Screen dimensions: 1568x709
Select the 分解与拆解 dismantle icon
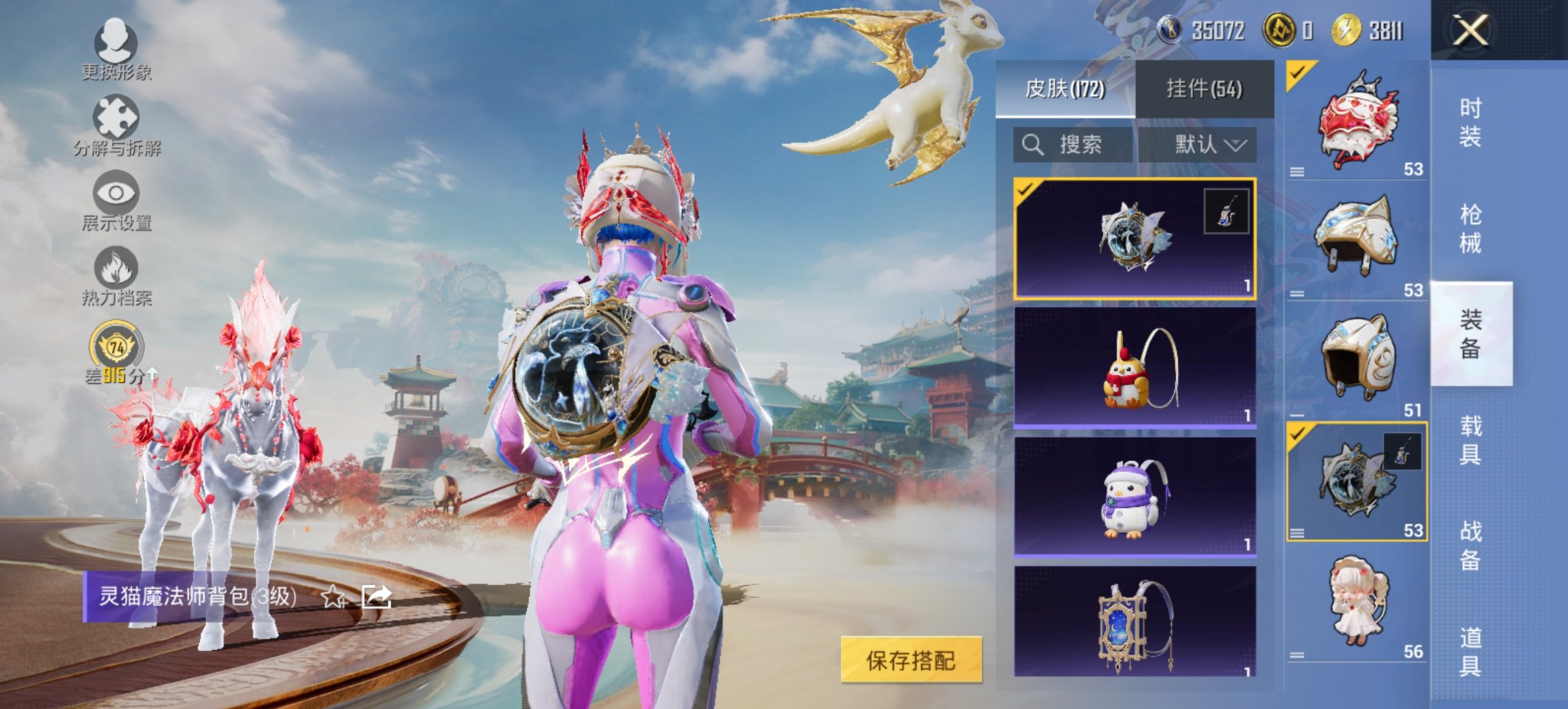(119, 123)
